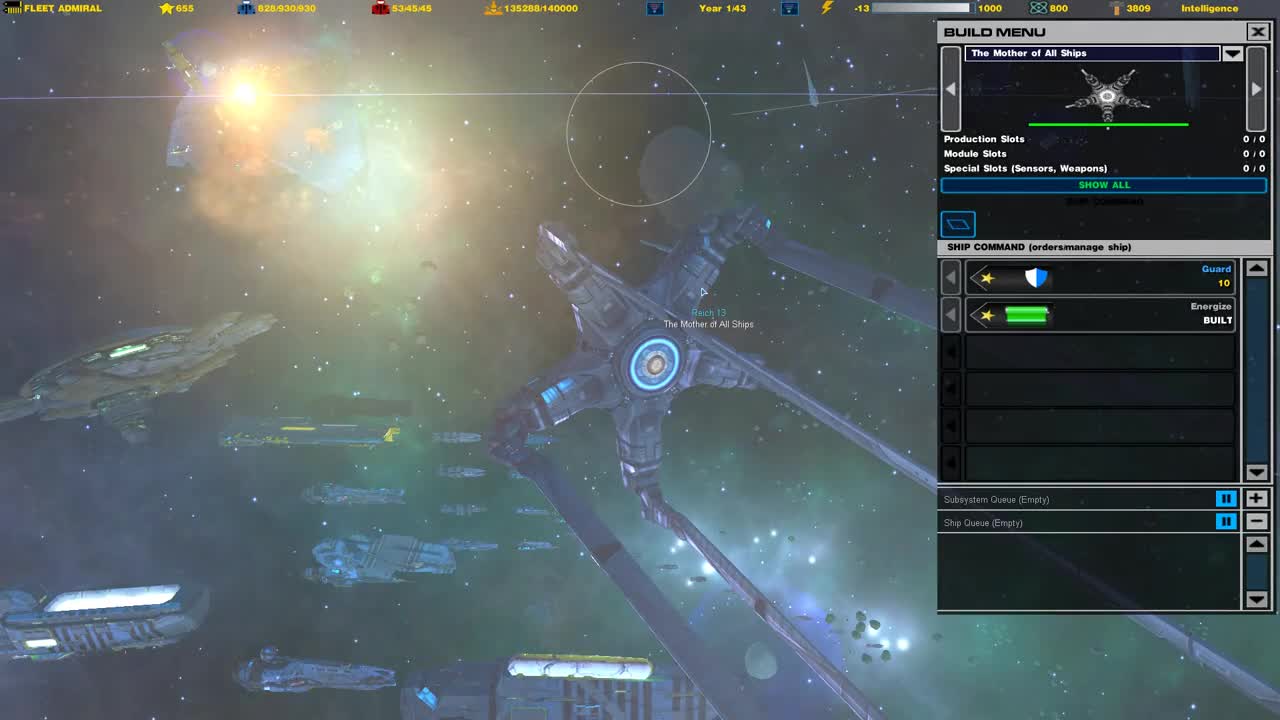
Task: Open the blue parallelogram build category icon
Action: pyautogui.click(x=958, y=224)
